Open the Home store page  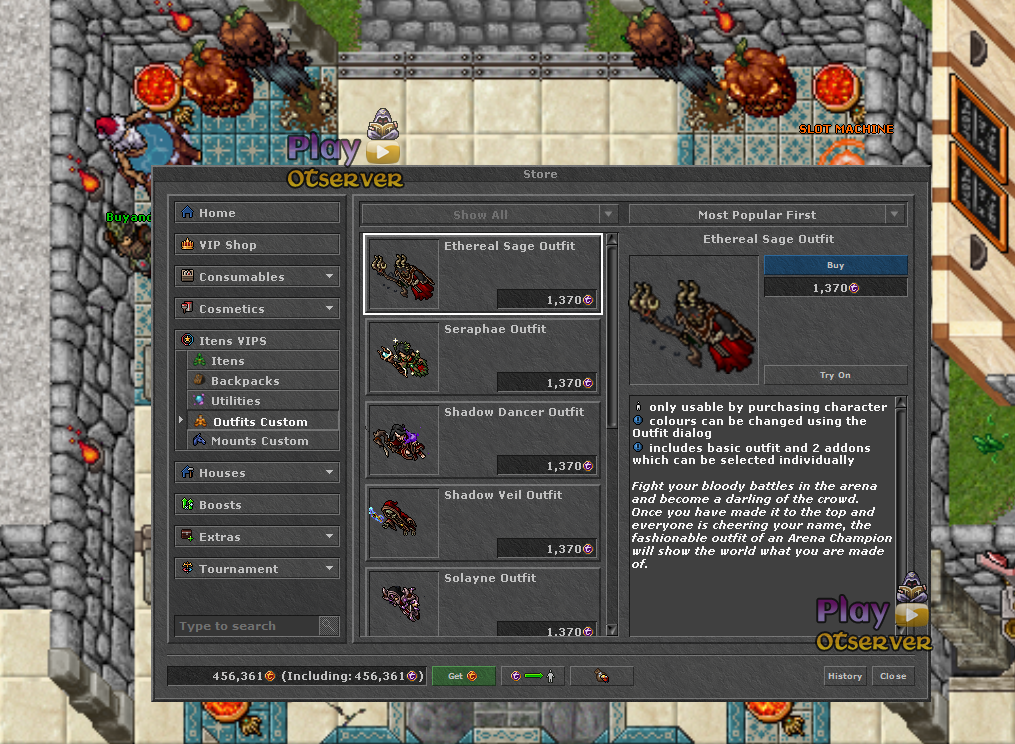pyautogui.click(x=257, y=213)
